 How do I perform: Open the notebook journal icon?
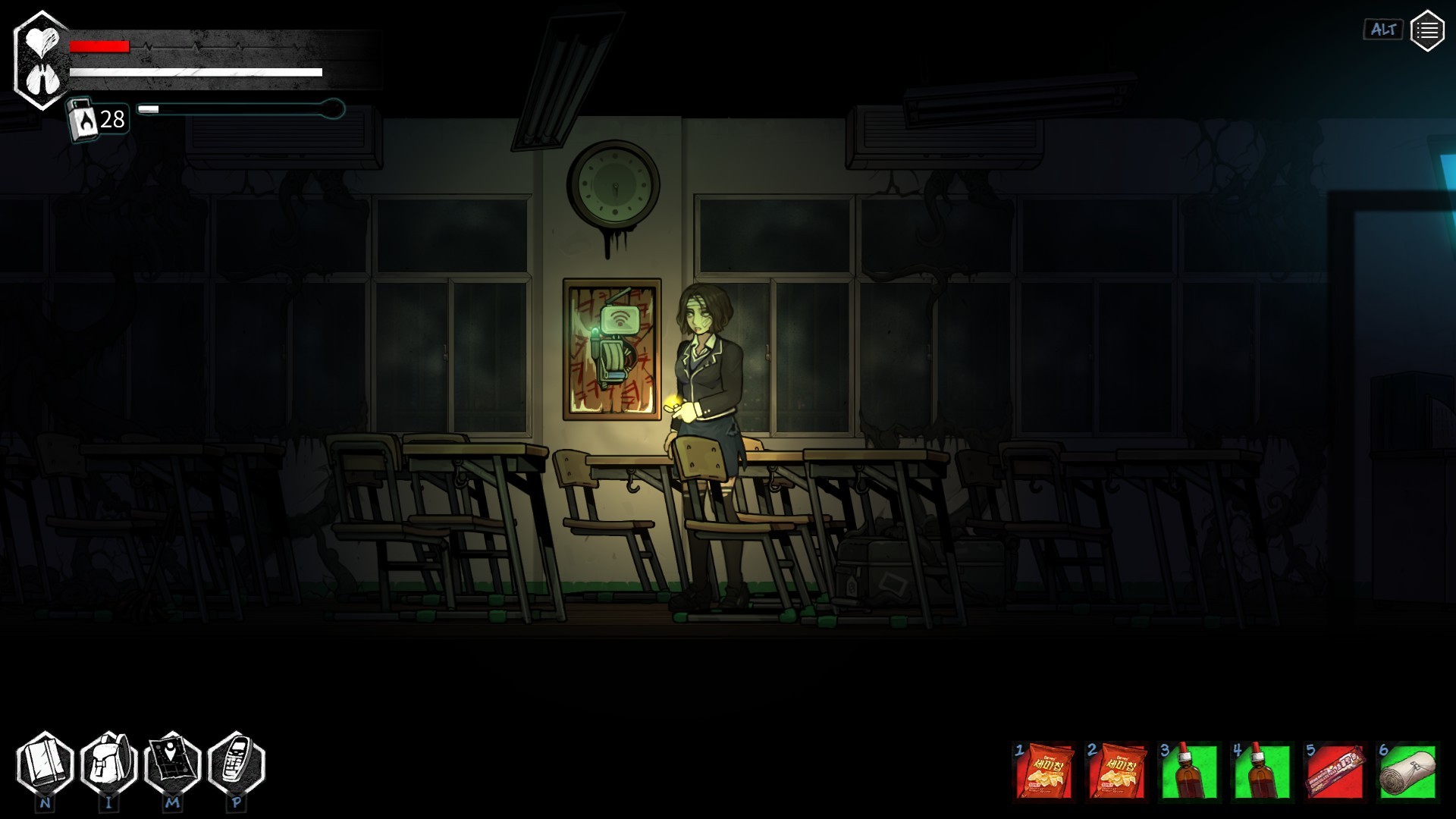[x=45, y=764]
